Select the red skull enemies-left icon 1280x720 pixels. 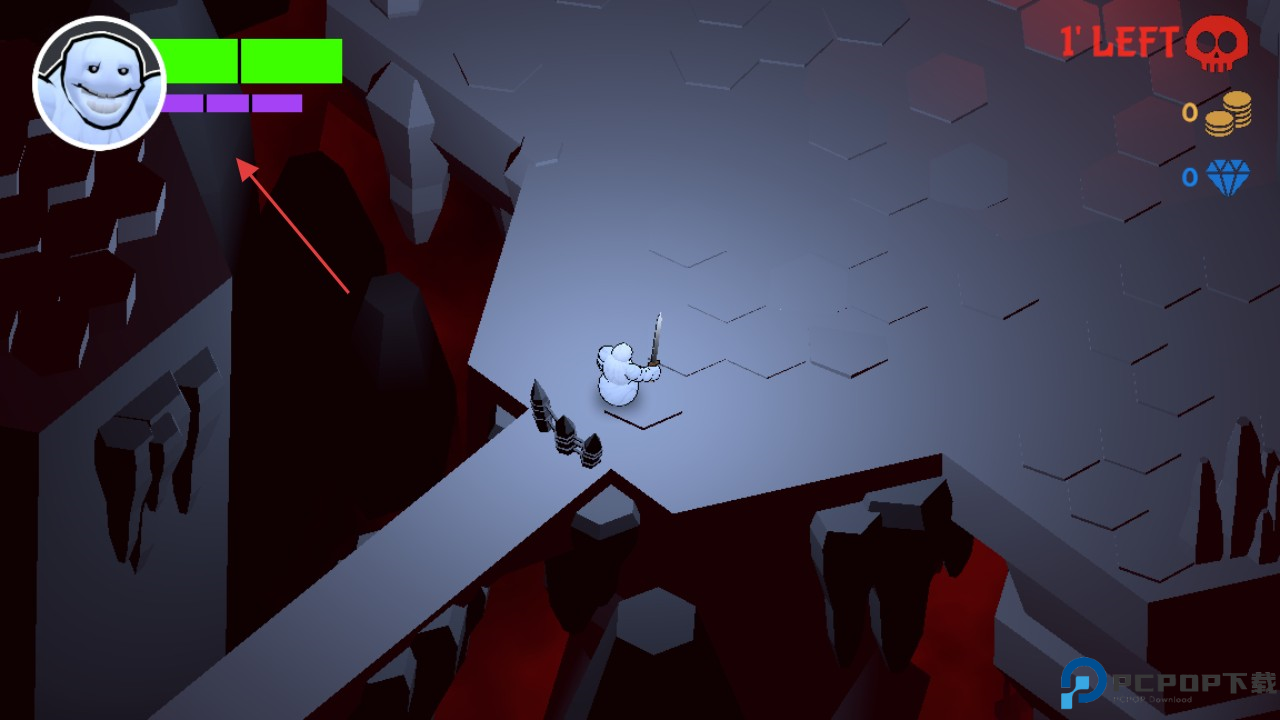coord(1217,44)
